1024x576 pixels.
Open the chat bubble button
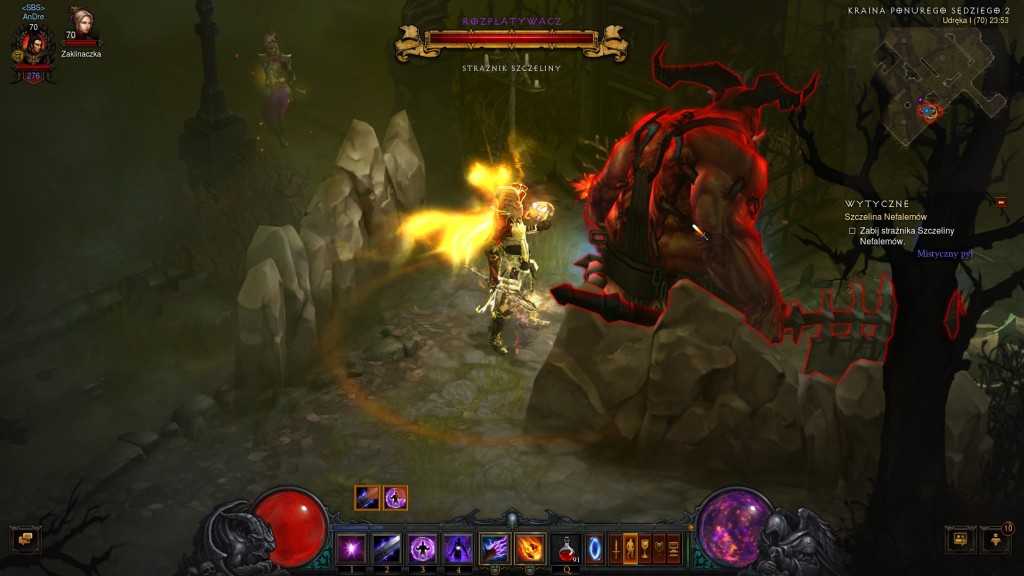(x=25, y=540)
